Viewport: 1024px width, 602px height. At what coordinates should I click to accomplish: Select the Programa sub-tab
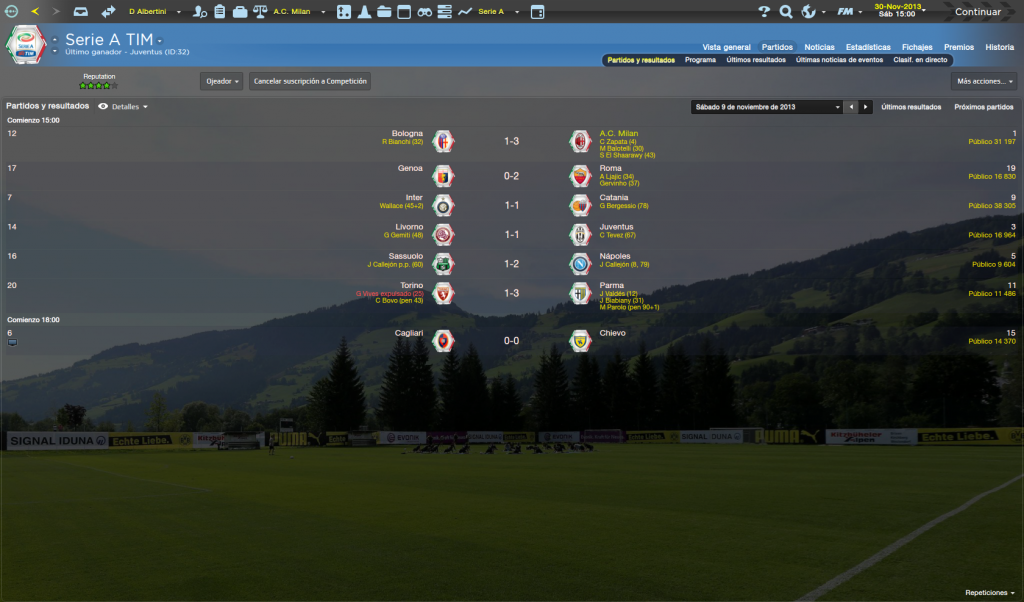click(700, 60)
